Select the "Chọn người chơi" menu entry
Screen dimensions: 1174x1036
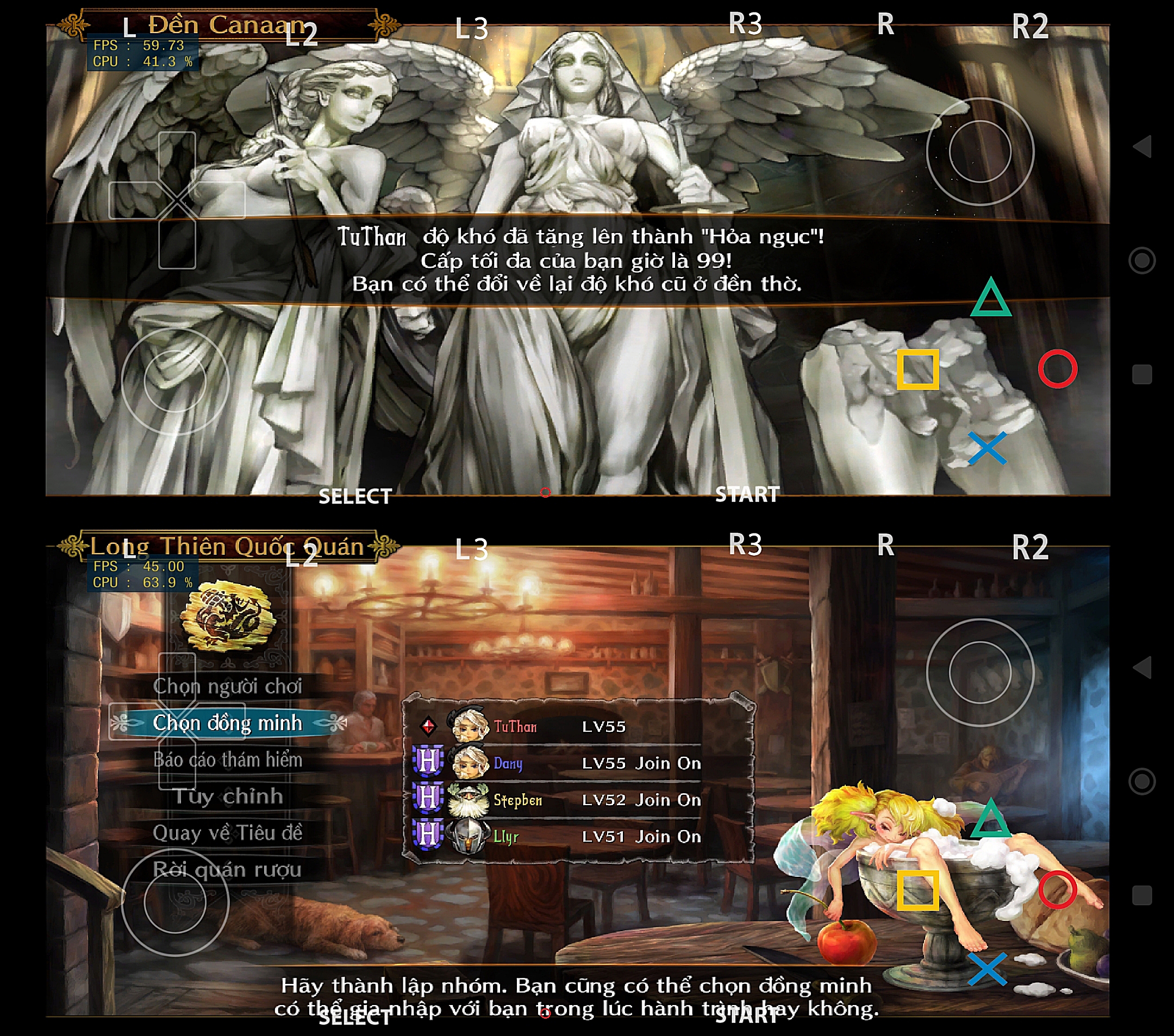click(227, 686)
